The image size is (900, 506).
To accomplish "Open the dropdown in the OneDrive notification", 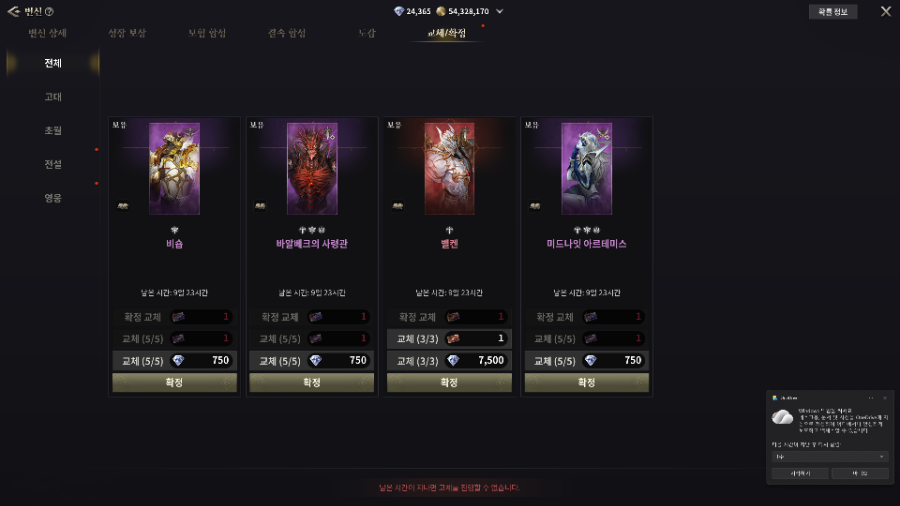I will coord(829,456).
